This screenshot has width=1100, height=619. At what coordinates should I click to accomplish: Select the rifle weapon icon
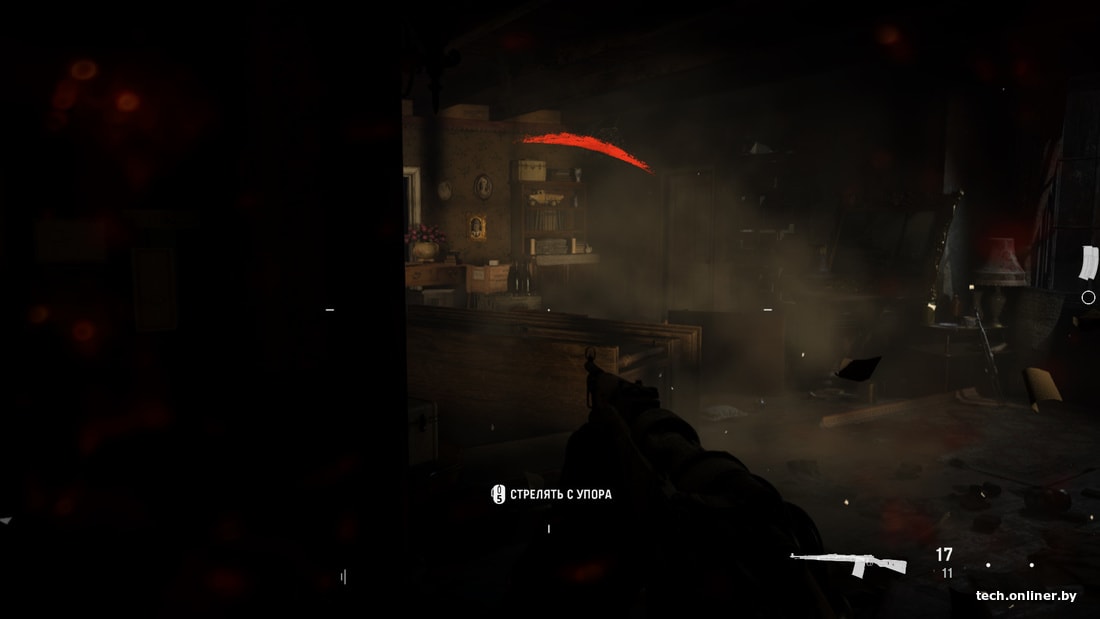click(848, 564)
